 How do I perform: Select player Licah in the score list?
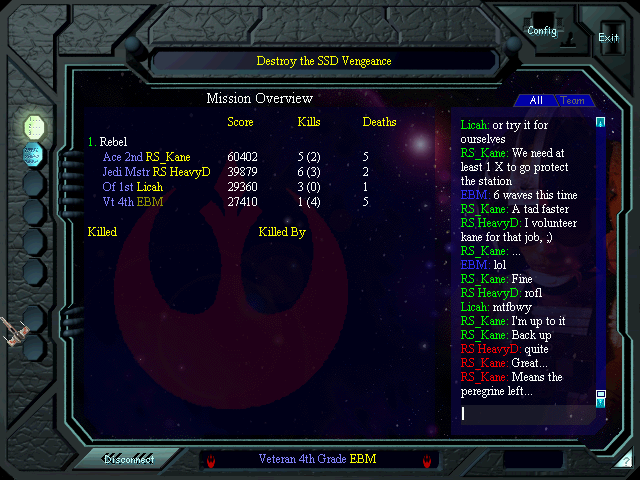click(150, 187)
